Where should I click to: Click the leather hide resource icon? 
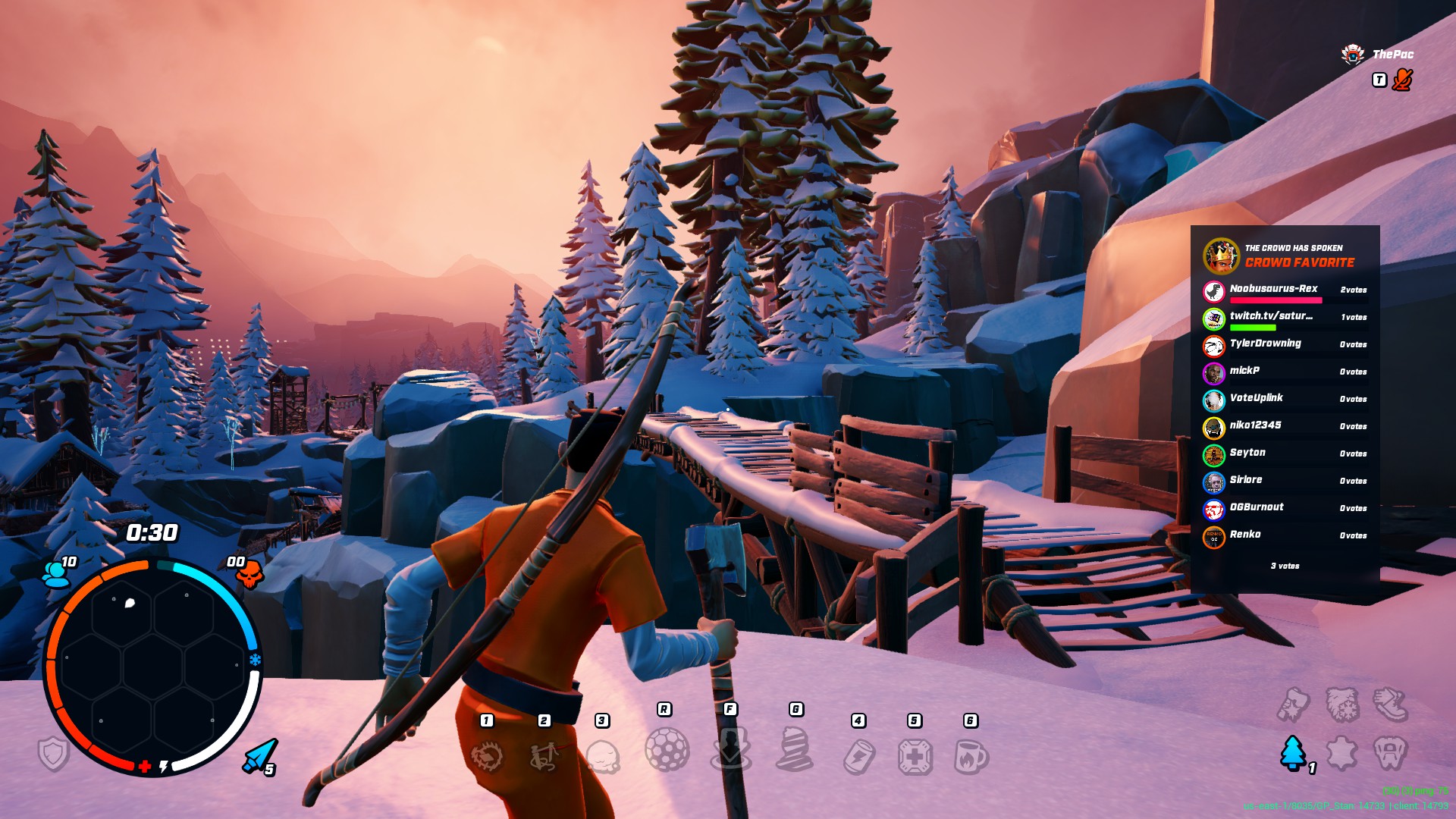pyautogui.click(x=1341, y=752)
